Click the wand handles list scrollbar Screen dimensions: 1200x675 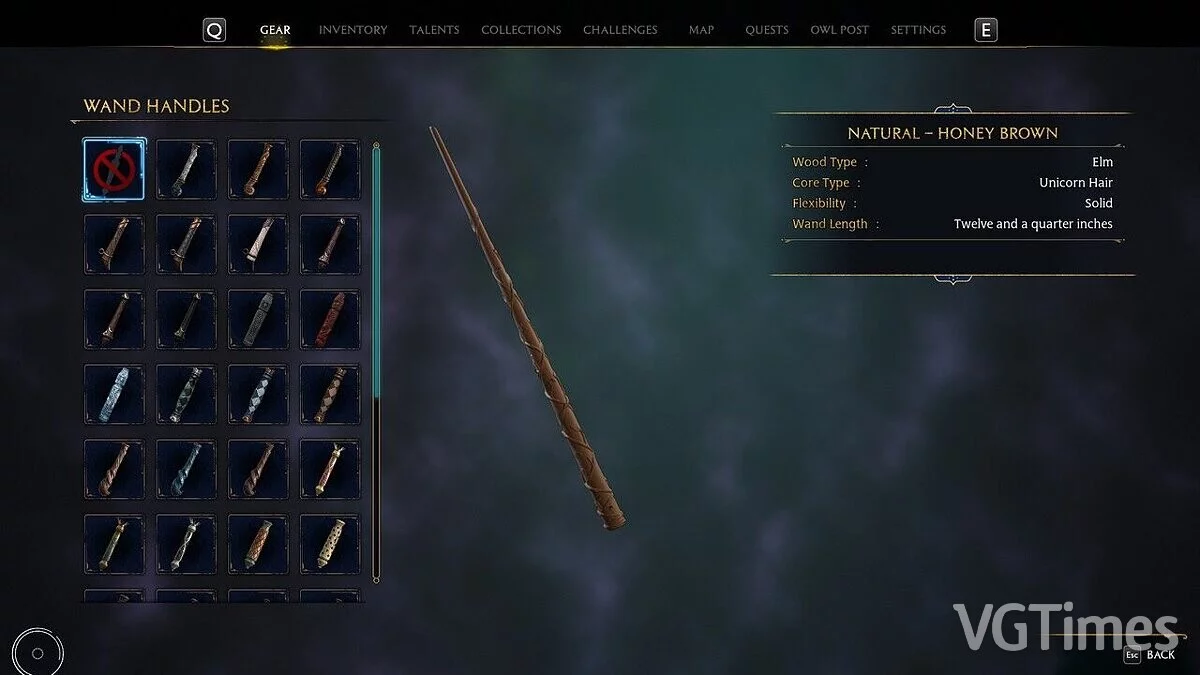pos(376,360)
